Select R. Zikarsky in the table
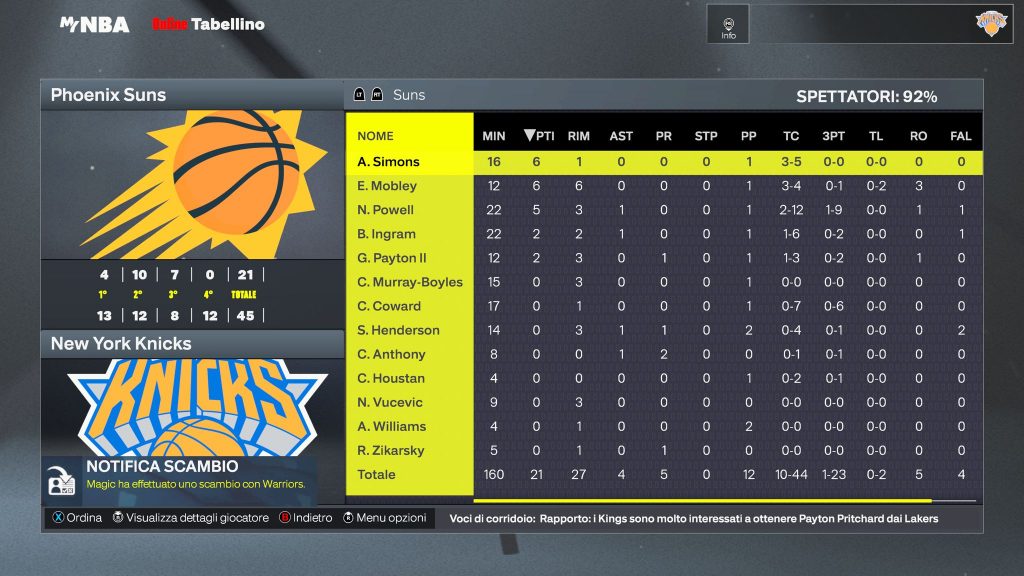The width and height of the screenshot is (1024, 576). tap(390, 450)
